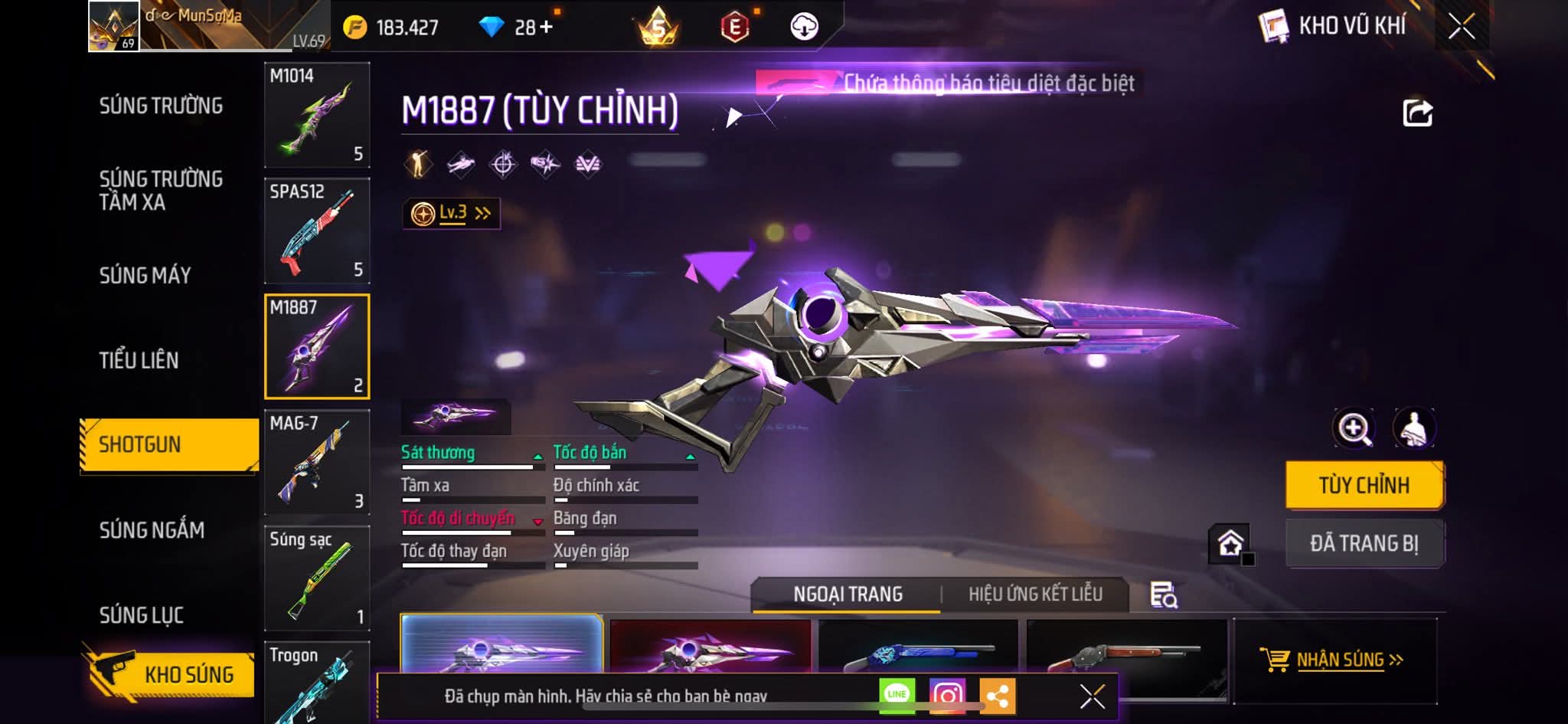Select the Tiểu Liên category

point(139,360)
